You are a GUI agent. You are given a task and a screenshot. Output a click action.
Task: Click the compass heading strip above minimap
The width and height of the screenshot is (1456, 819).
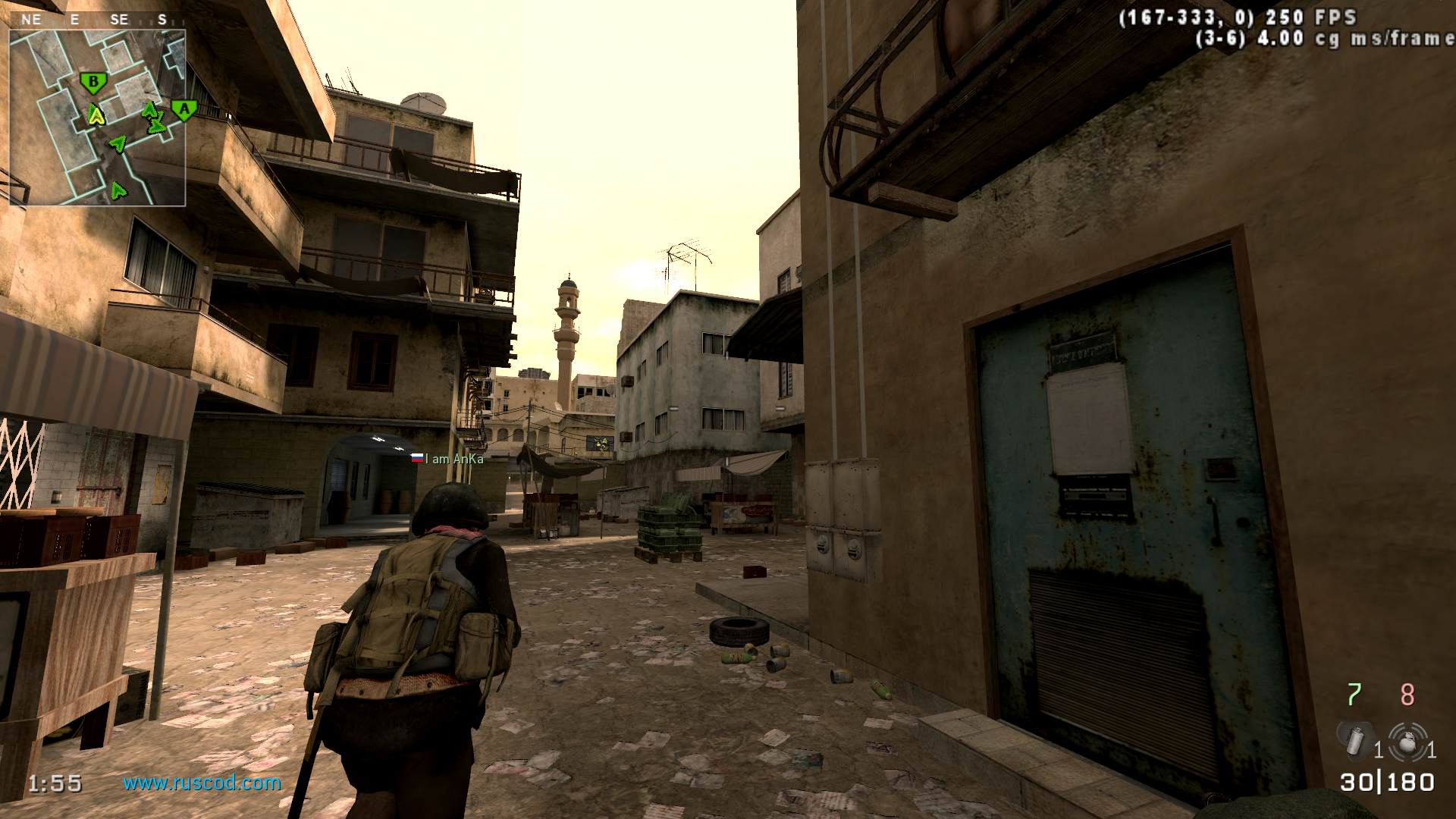[96, 20]
